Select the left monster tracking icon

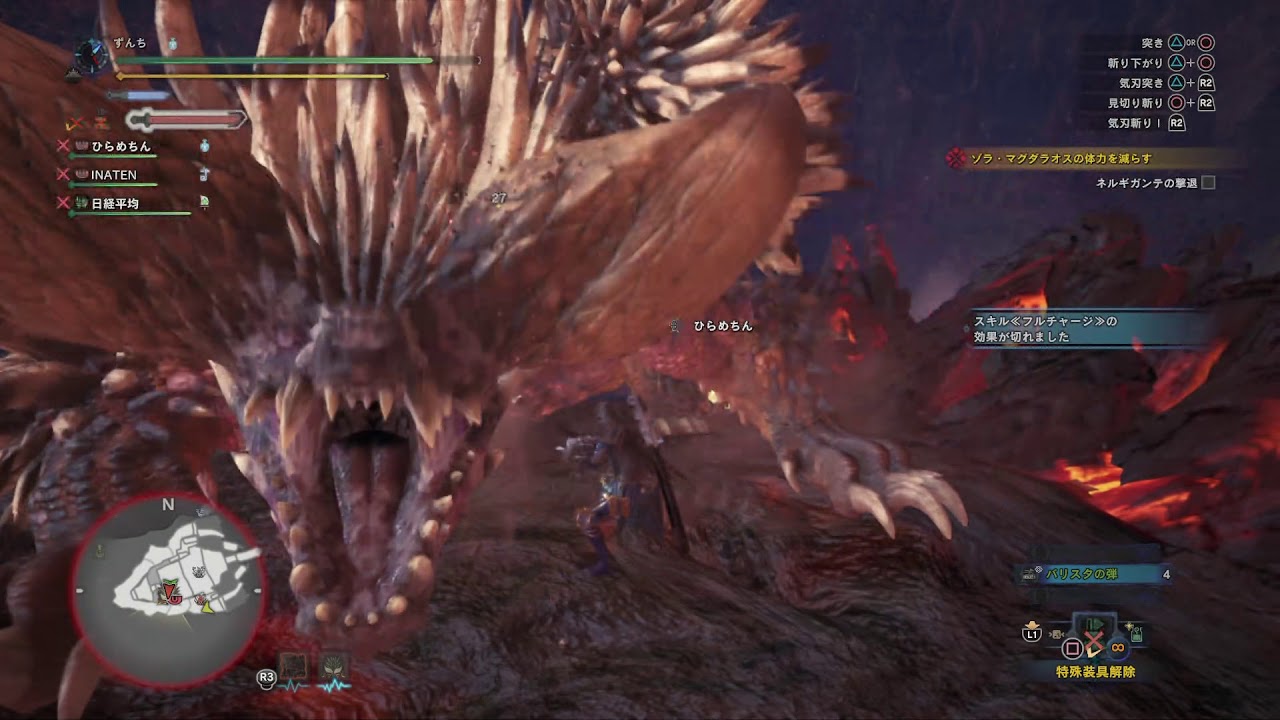click(295, 667)
